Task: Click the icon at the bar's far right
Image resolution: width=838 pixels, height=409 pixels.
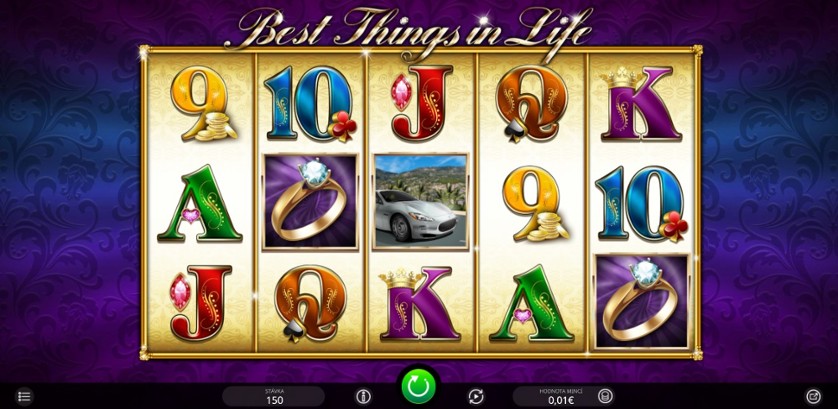Action: click(813, 397)
